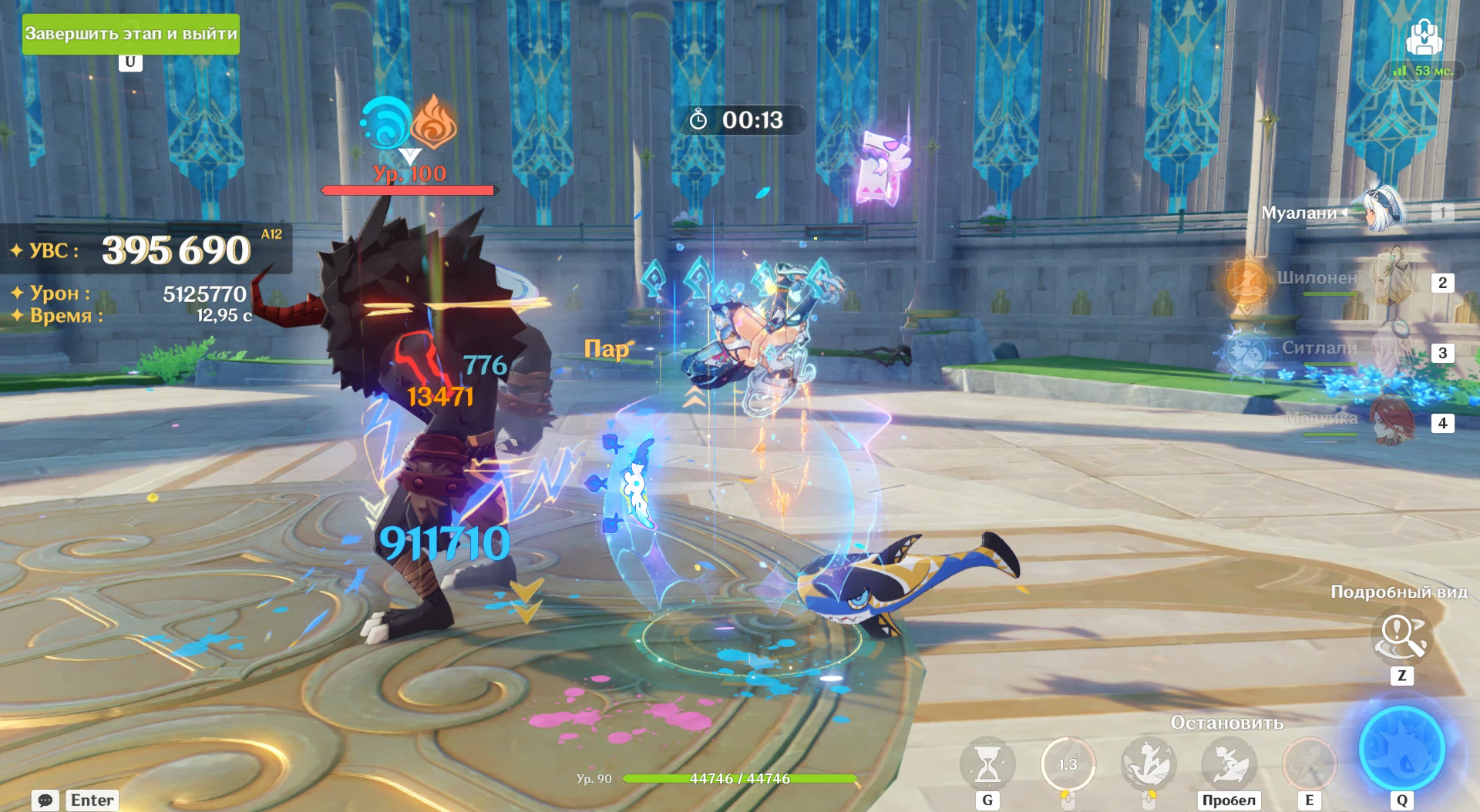Activate the blue shark elemental burst
This screenshot has height=812, width=1480.
tap(1401, 747)
